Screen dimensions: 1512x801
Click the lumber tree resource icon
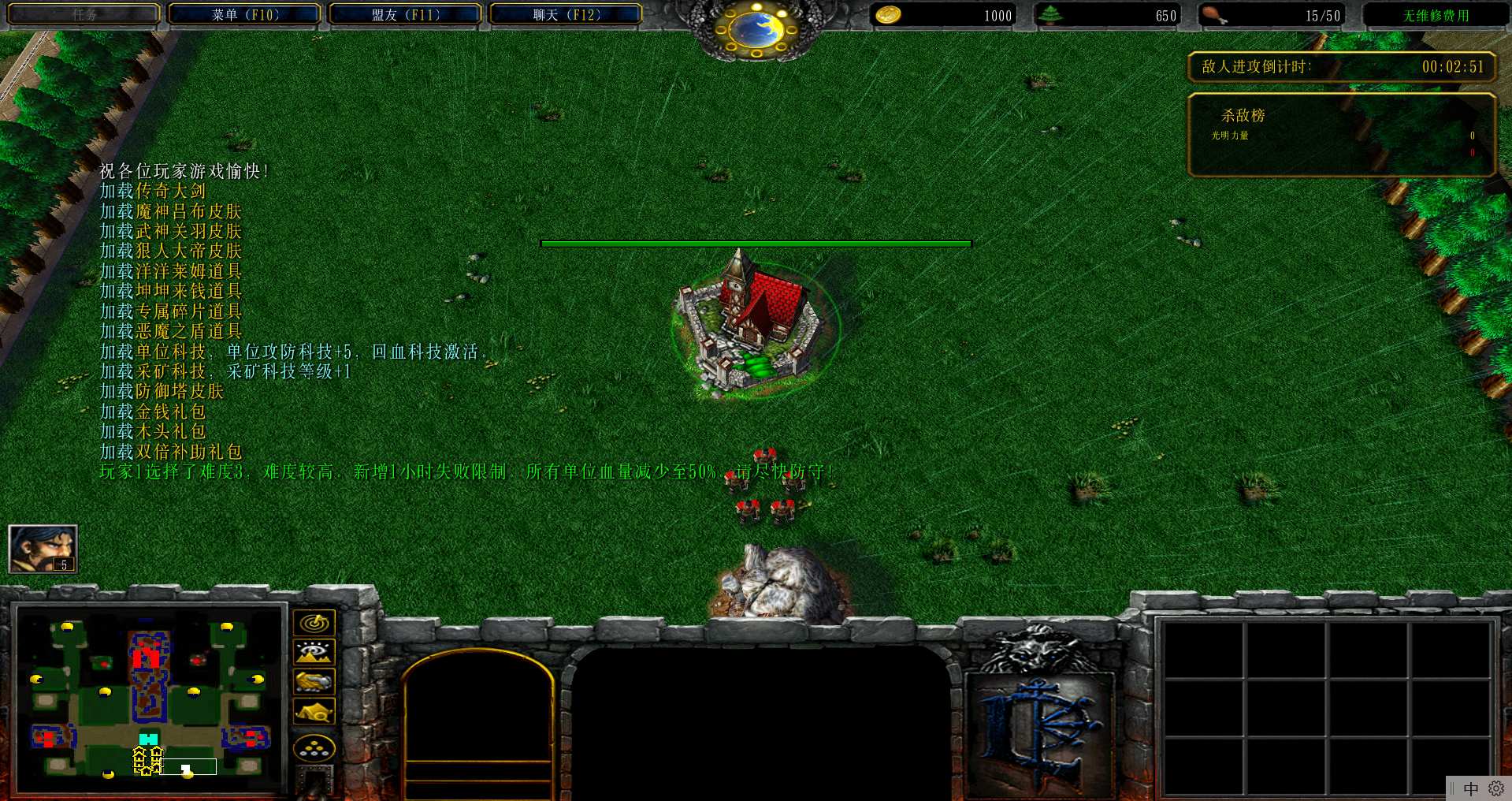click(x=1050, y=15)
